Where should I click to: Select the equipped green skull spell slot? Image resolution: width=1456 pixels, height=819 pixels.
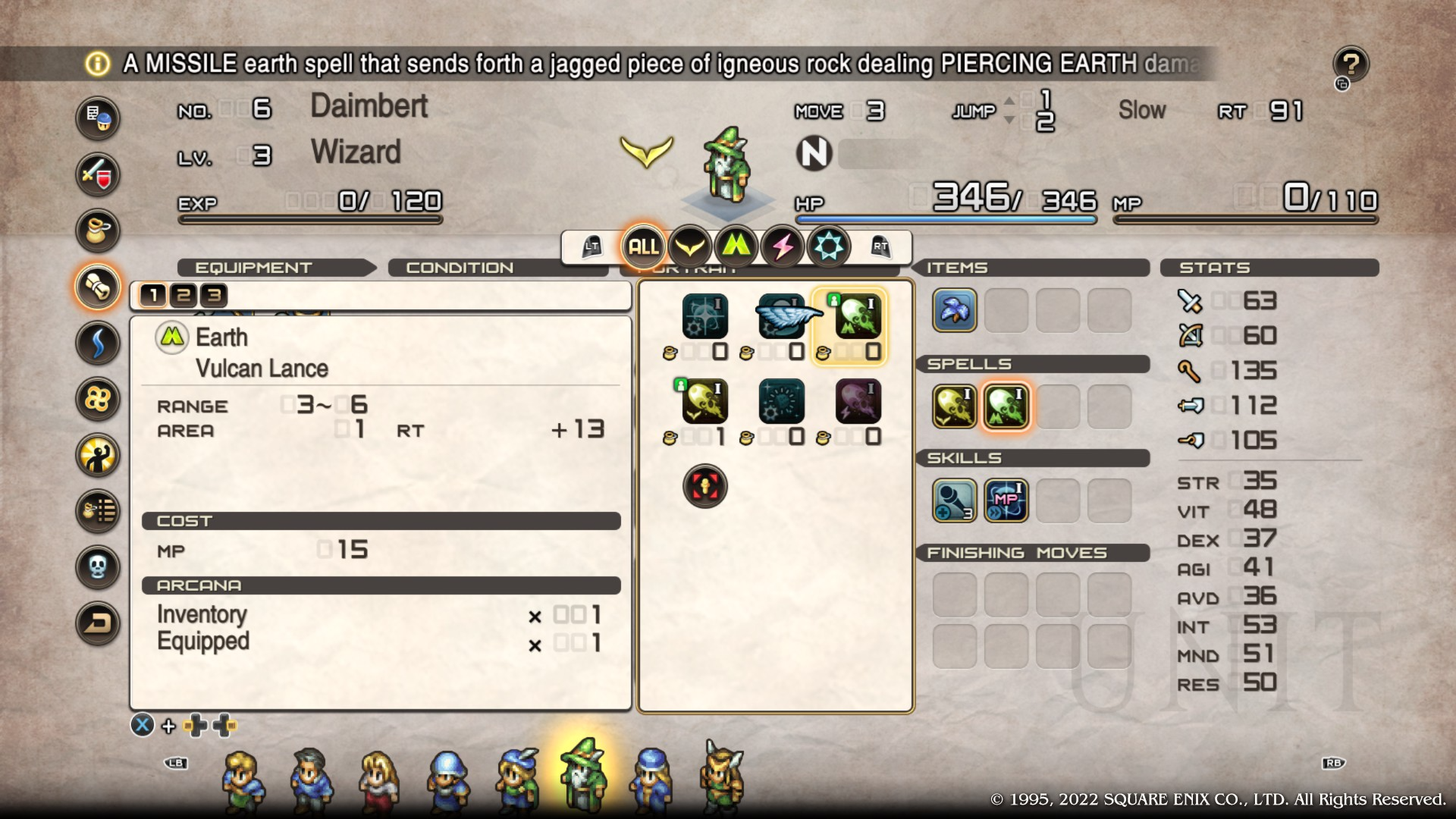[x=1006, y=406]
